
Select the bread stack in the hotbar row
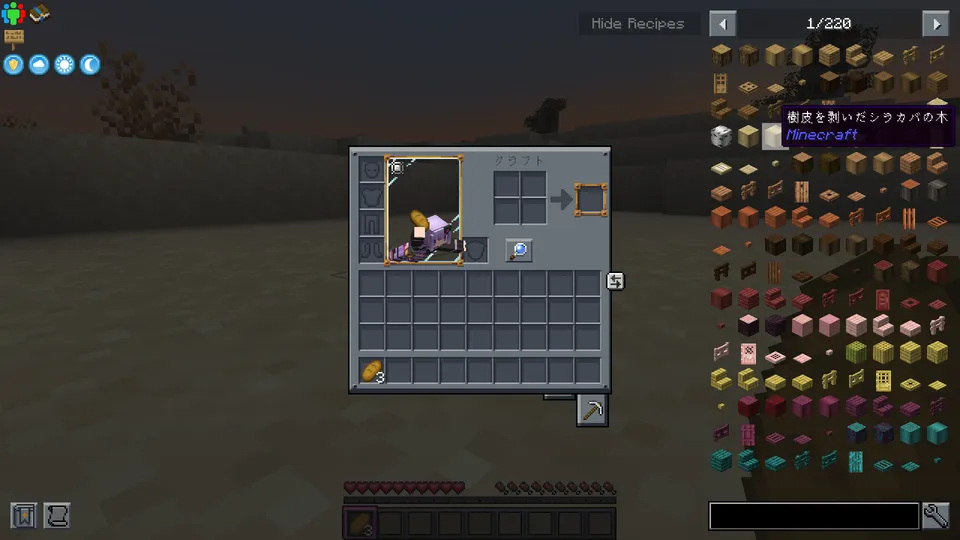(372, 371)
